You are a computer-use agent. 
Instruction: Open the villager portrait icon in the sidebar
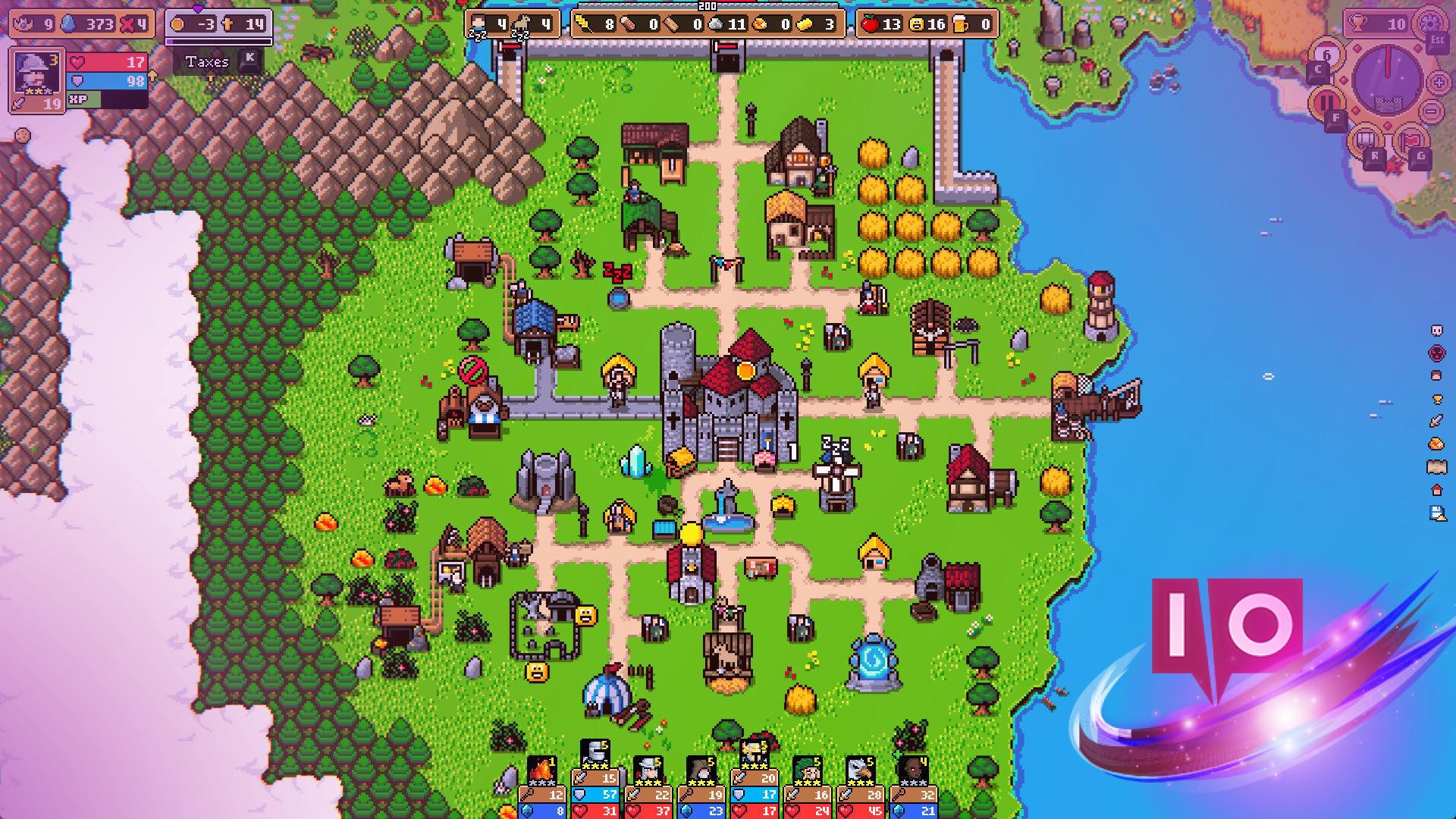[1436, 374]
